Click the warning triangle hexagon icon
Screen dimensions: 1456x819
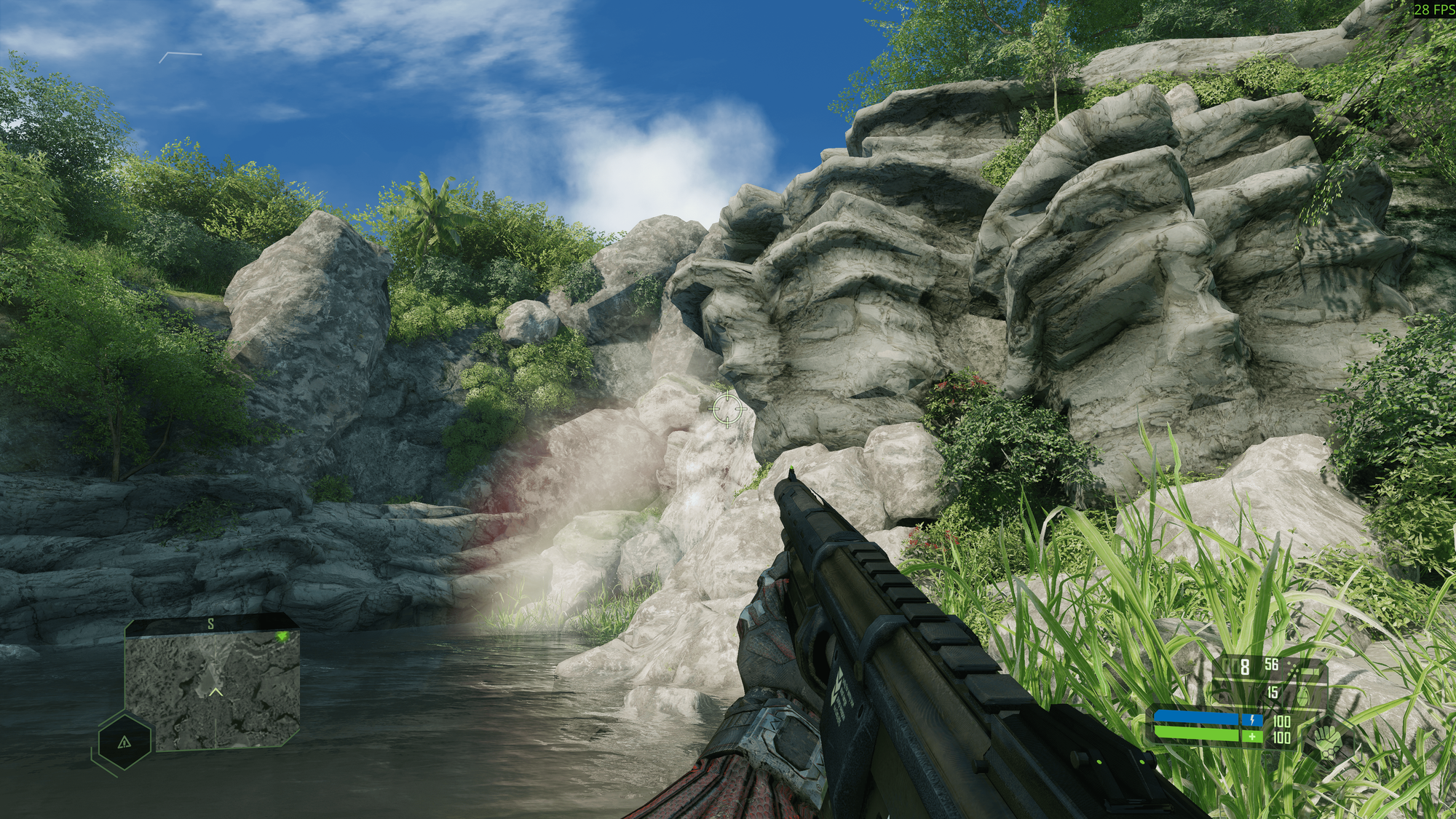click(124, 741)
